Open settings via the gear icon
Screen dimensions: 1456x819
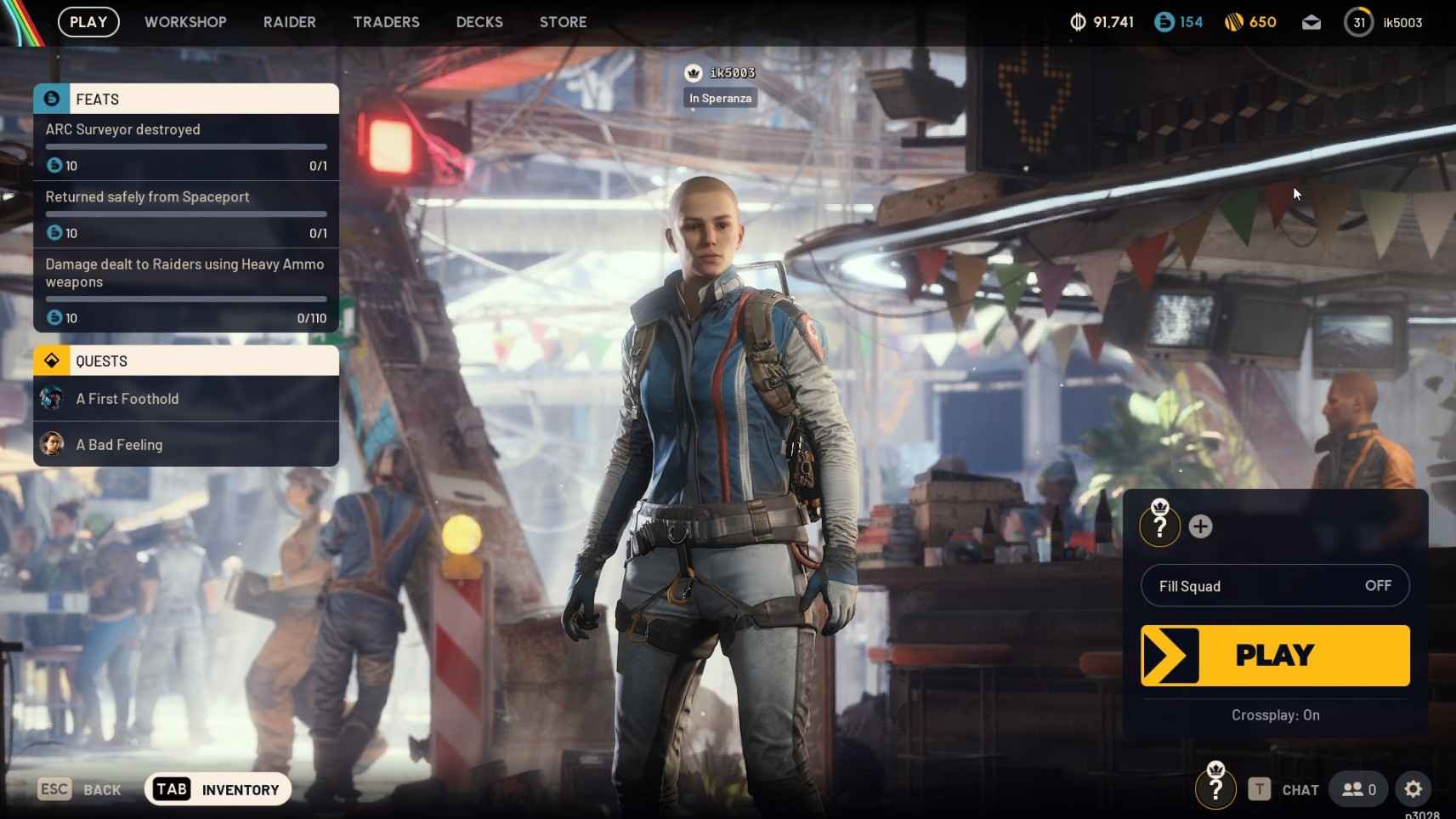coord(1413,789)
